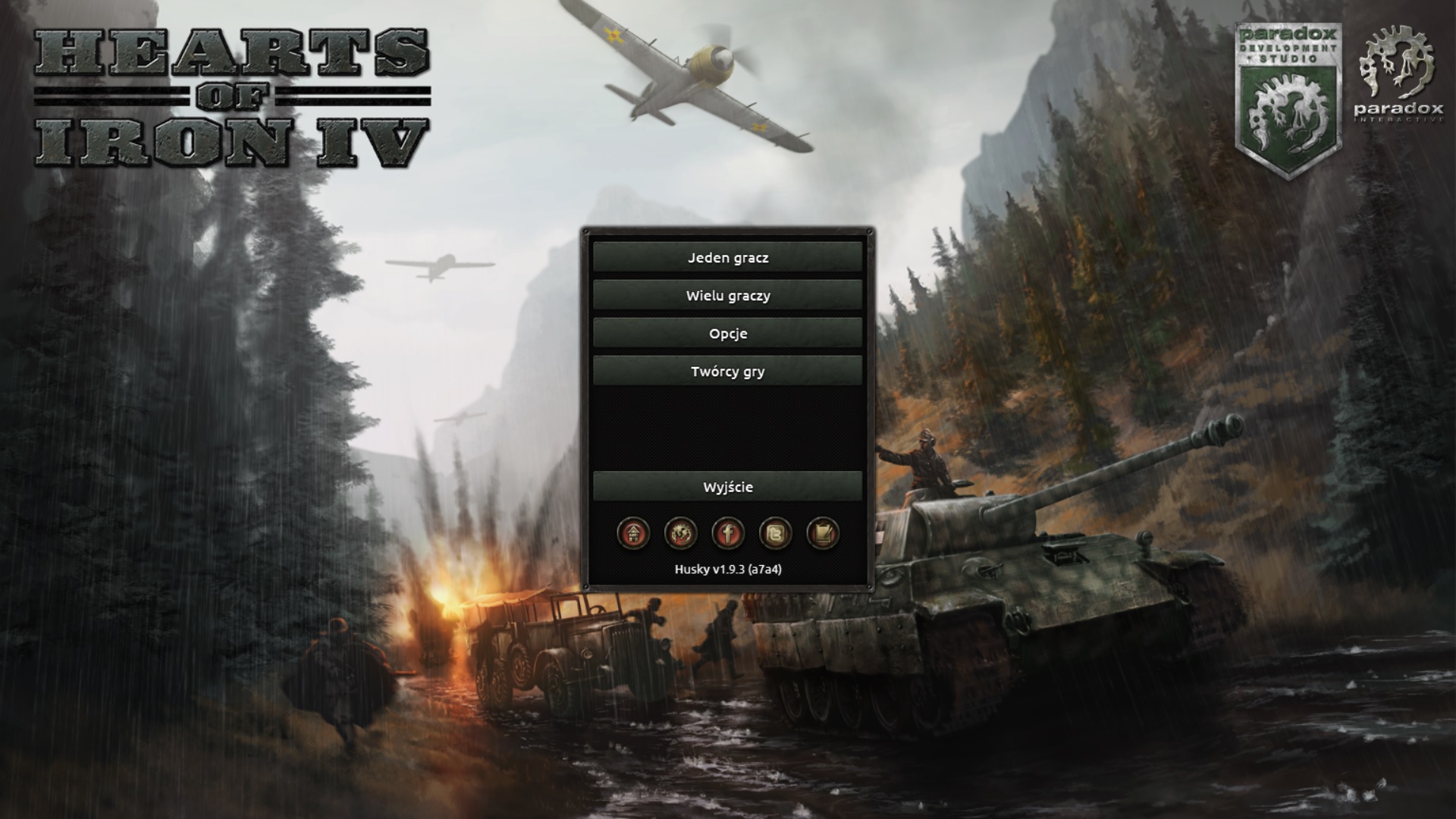Select Wielu graczy for multiplayer
This screenshot has width=1456, height=819.
(729, 296)
